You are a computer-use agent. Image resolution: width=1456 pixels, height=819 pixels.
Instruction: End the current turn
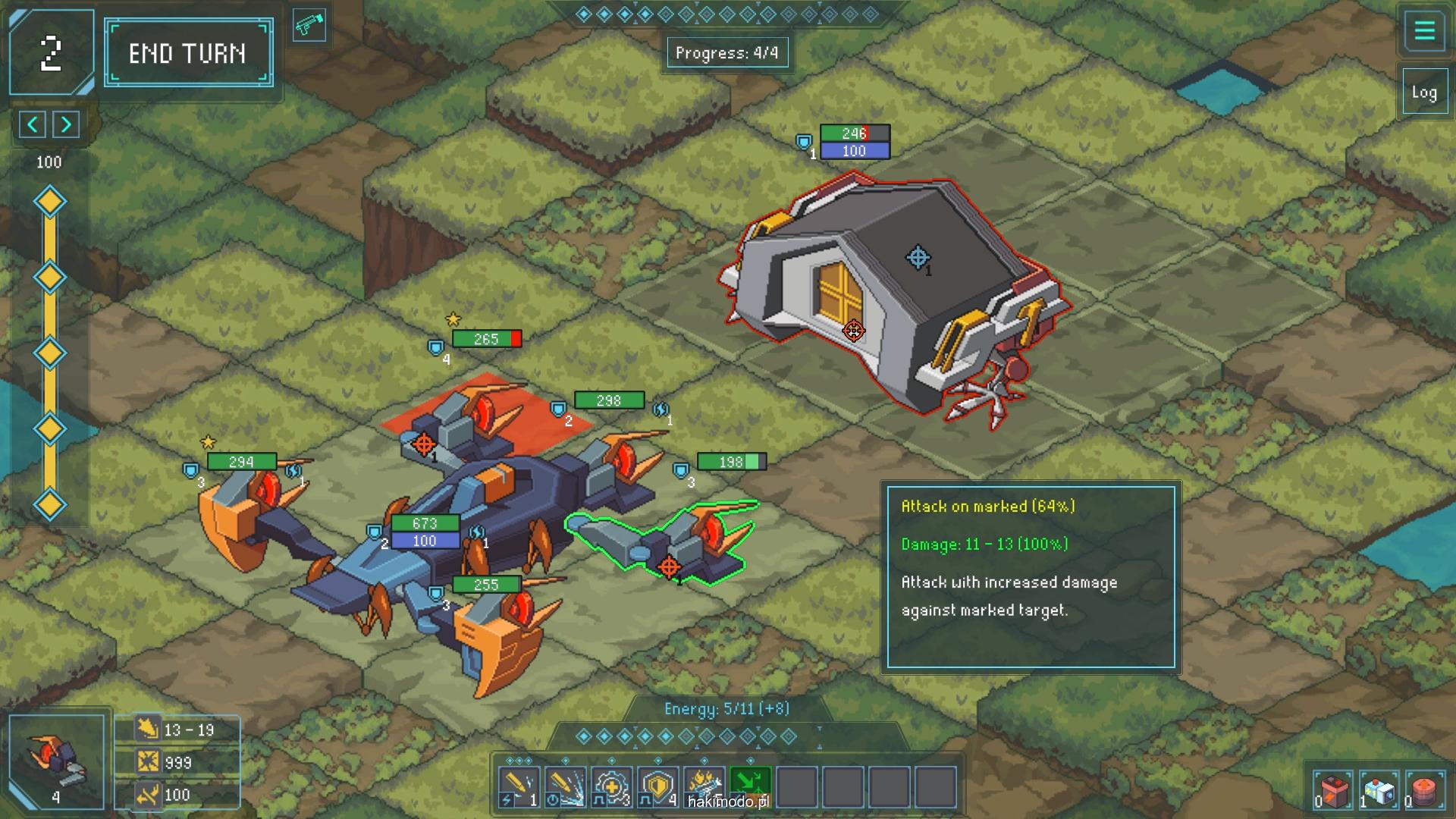[x=188, y=53]
